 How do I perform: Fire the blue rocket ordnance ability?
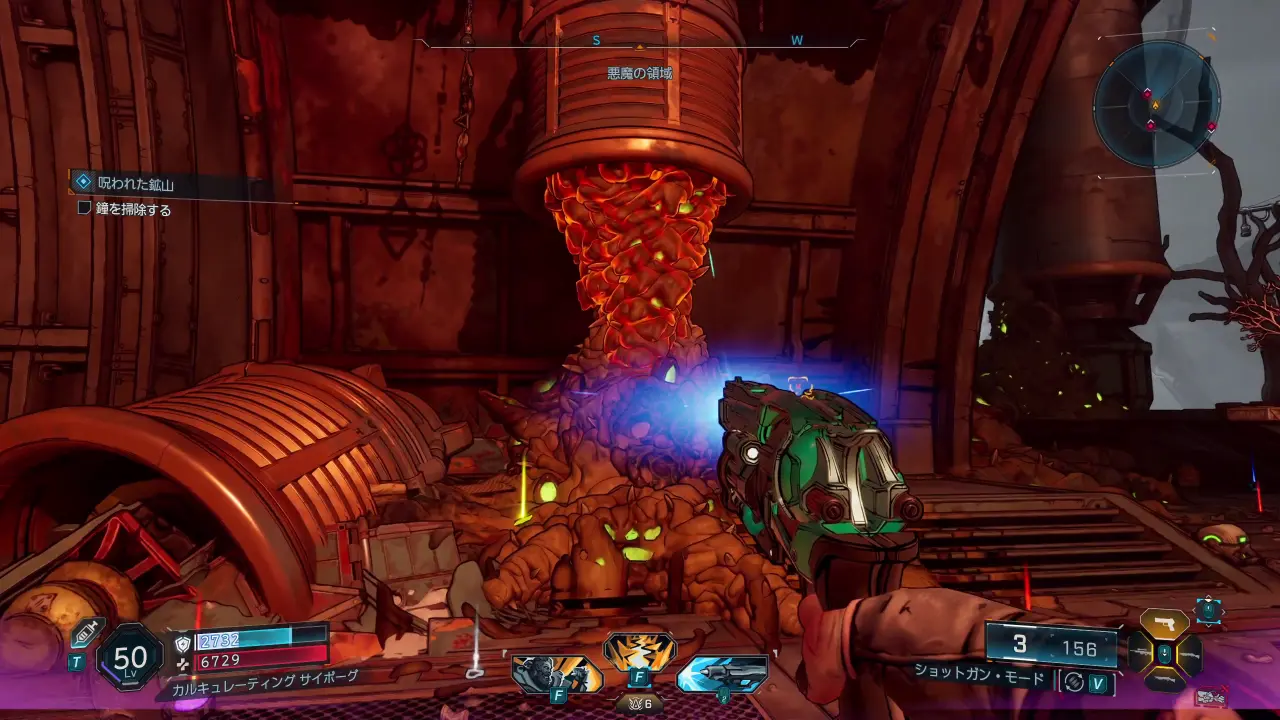click(x=721, y=674)
